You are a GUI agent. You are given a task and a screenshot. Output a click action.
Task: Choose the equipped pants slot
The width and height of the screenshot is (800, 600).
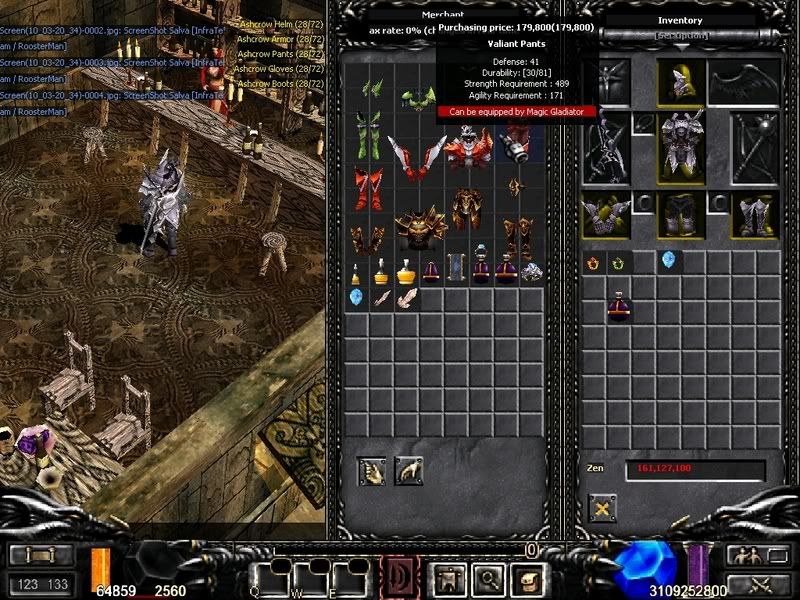click(681, 214)
